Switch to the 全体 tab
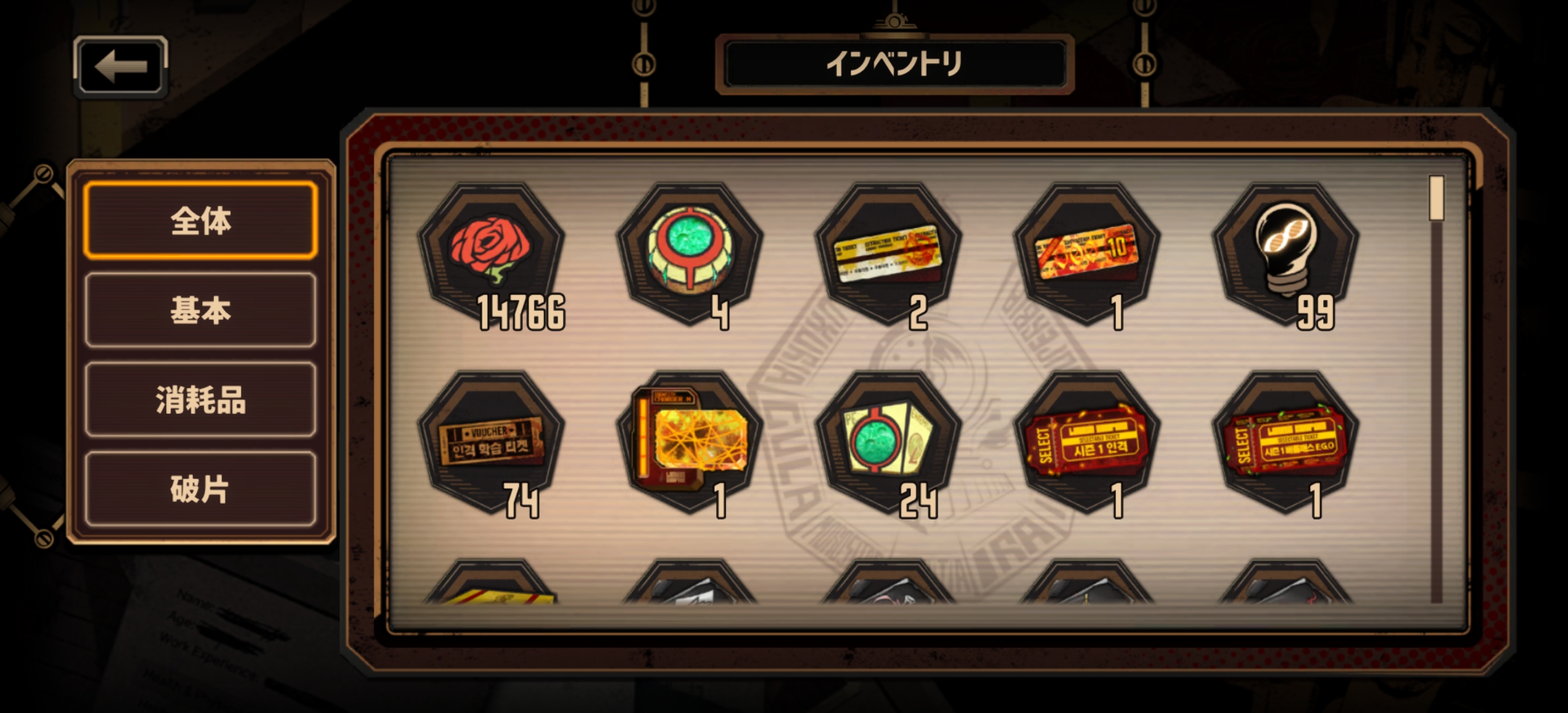This screenshot has width=1568, height=713. [x=201, y=221]
